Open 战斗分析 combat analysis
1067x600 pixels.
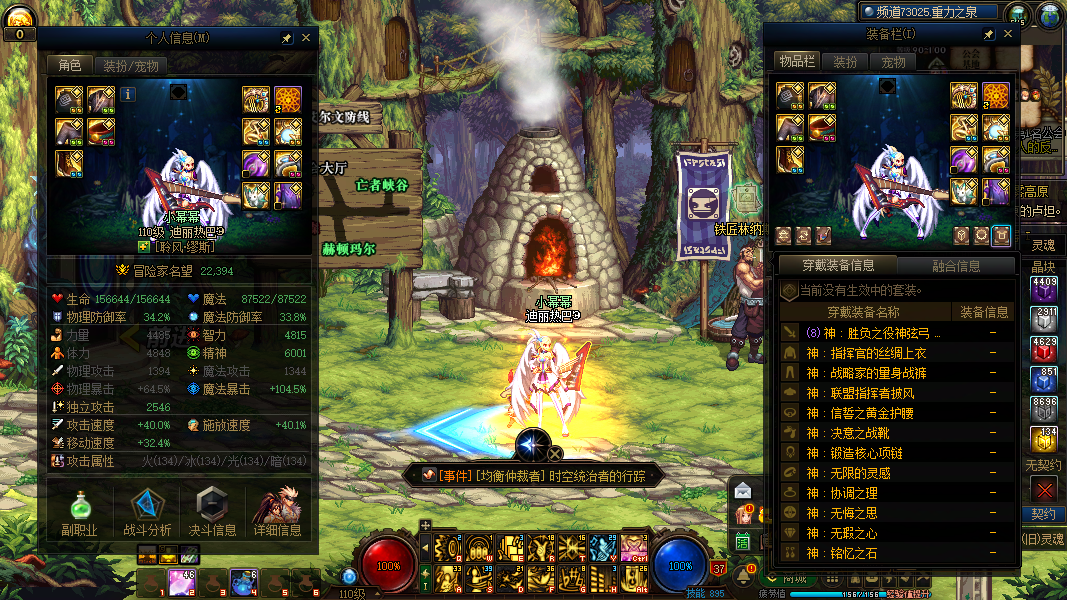(x=147, y=512)
